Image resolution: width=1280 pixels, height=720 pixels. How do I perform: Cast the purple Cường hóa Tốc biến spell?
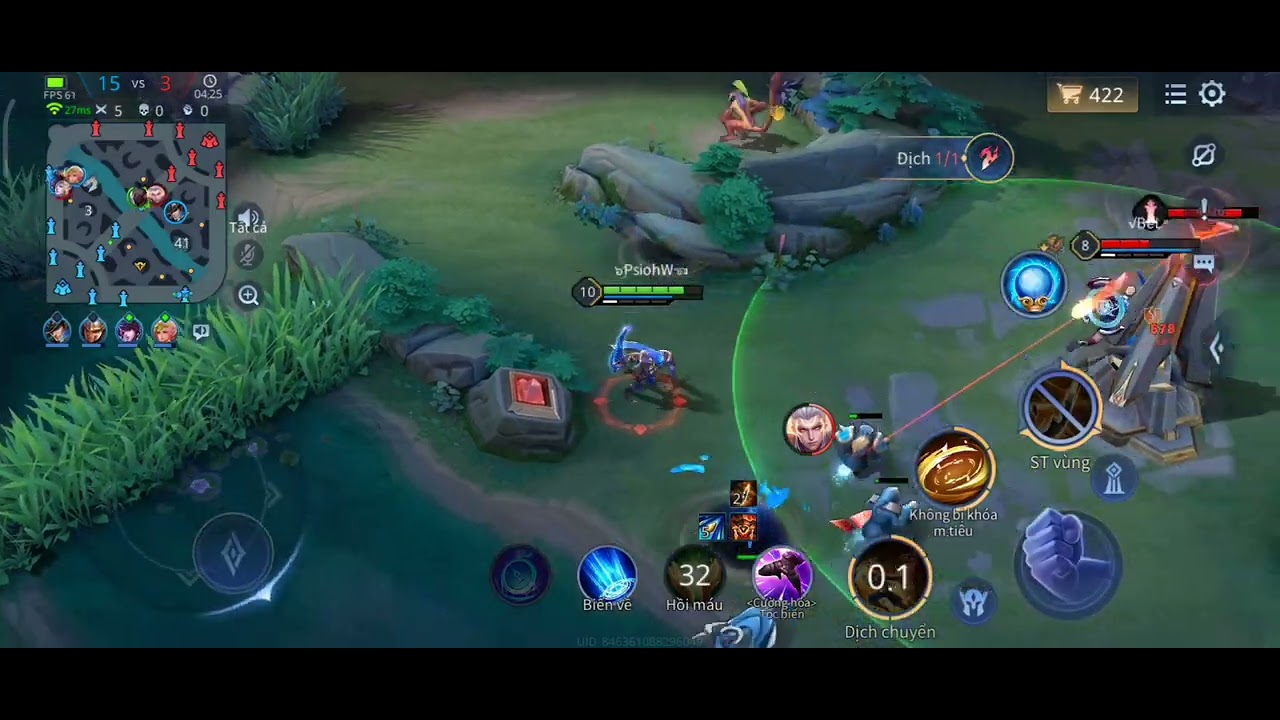click(x=782, y=575)
